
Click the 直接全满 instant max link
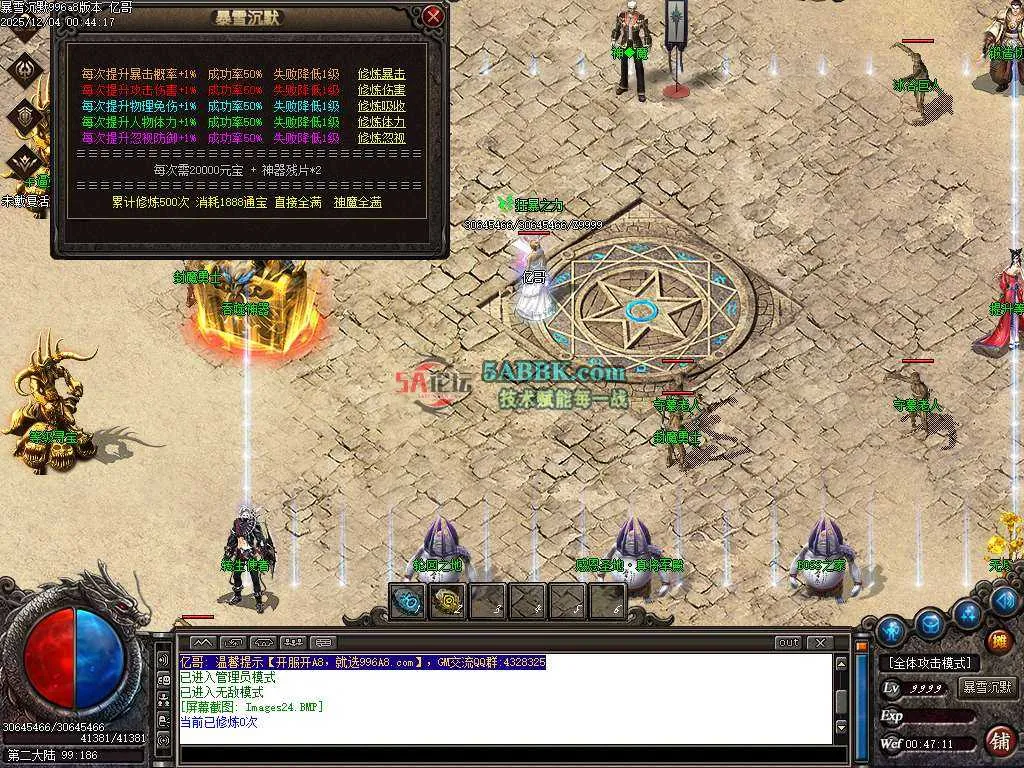(x=301, y=202)
